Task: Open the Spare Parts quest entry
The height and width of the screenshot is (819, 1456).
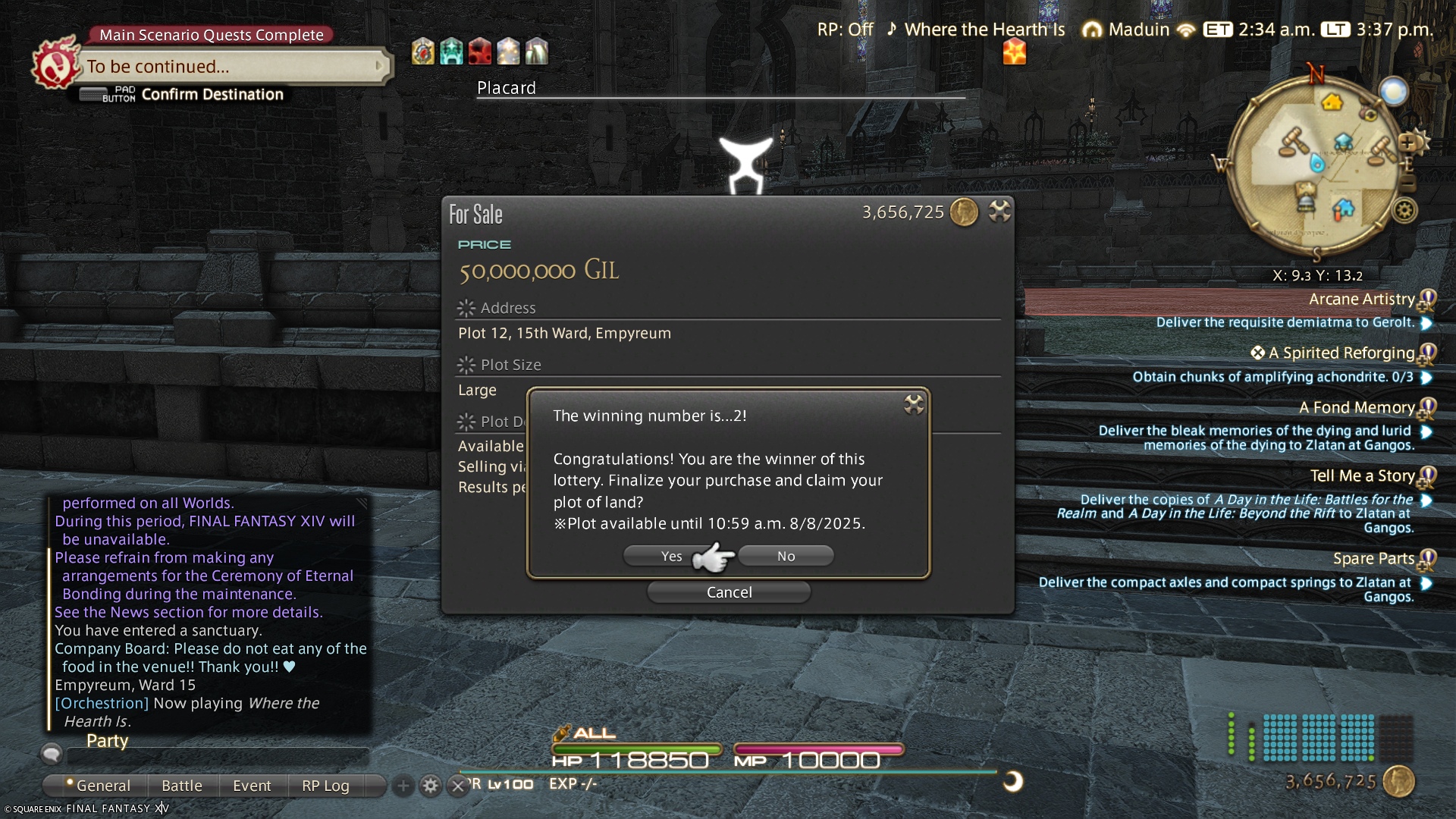Action: [1373, 559]
